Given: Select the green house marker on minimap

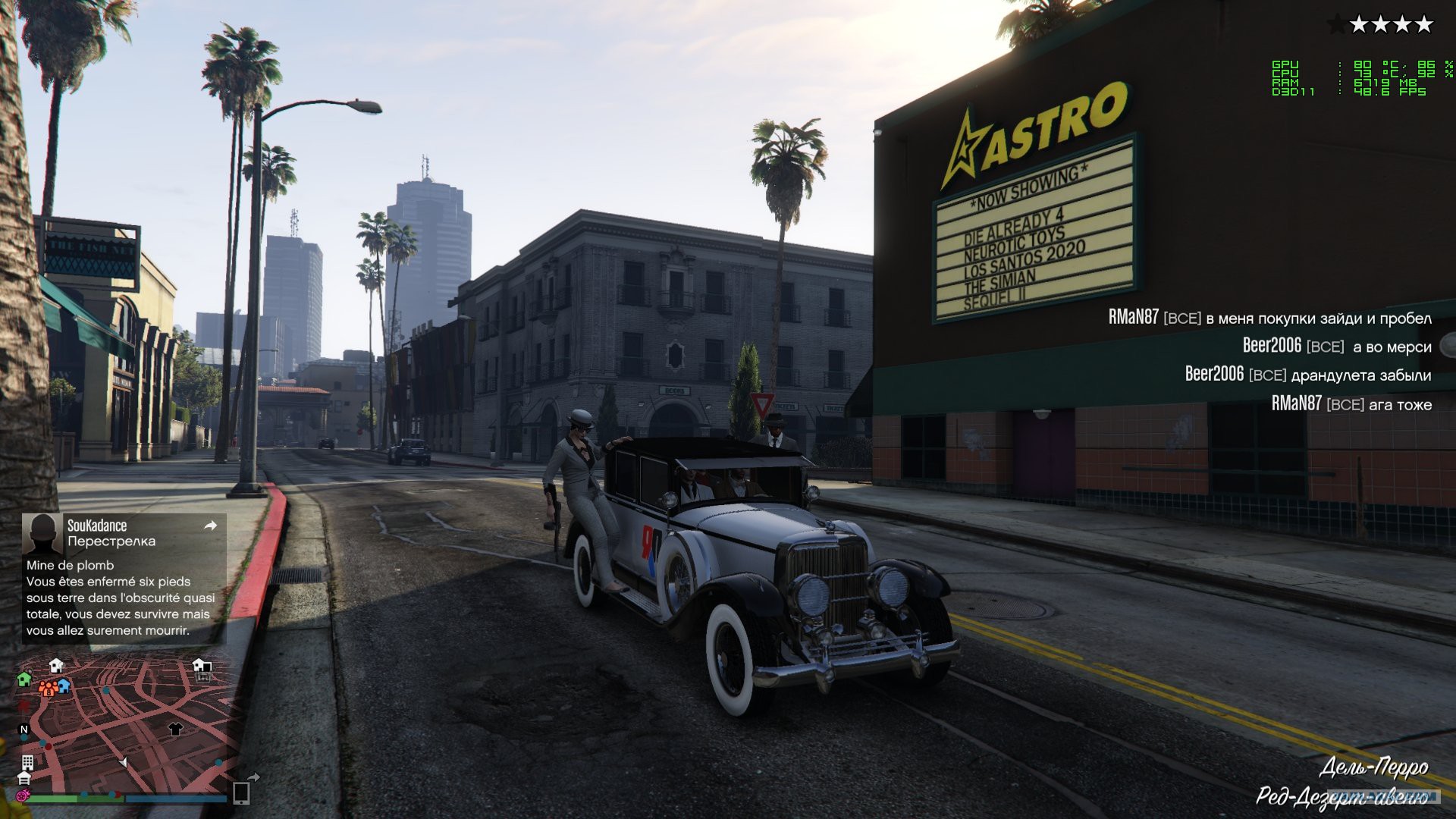Looking at the screenshot, I should pyautogui.click(x=24, y=679).
